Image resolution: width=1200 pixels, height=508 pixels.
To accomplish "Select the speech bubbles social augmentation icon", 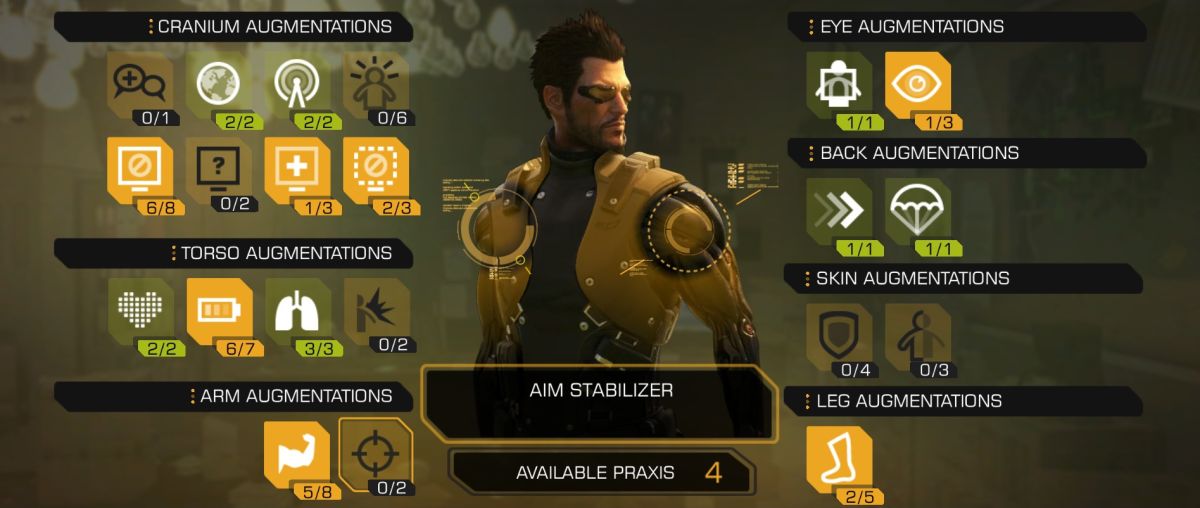I will (x=139, y=84).
